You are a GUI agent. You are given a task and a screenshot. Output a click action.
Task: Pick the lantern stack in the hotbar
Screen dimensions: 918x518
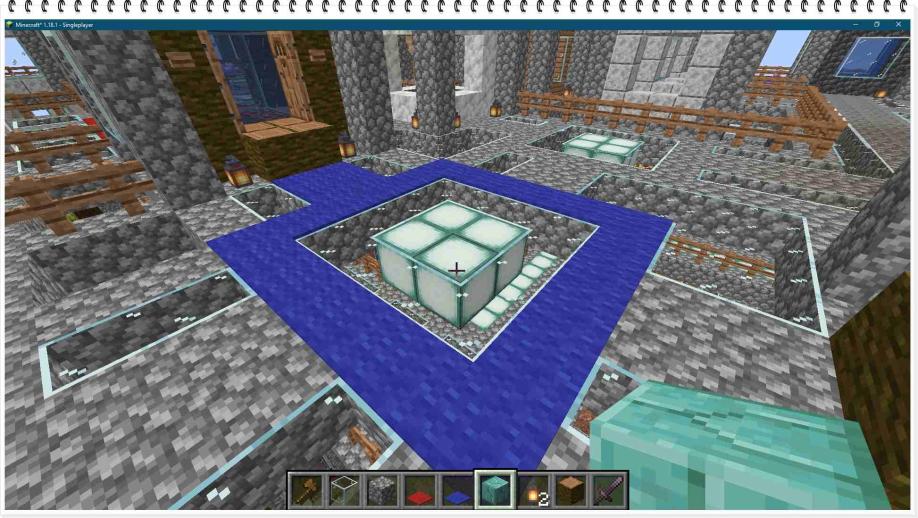[x=533, y=491]
